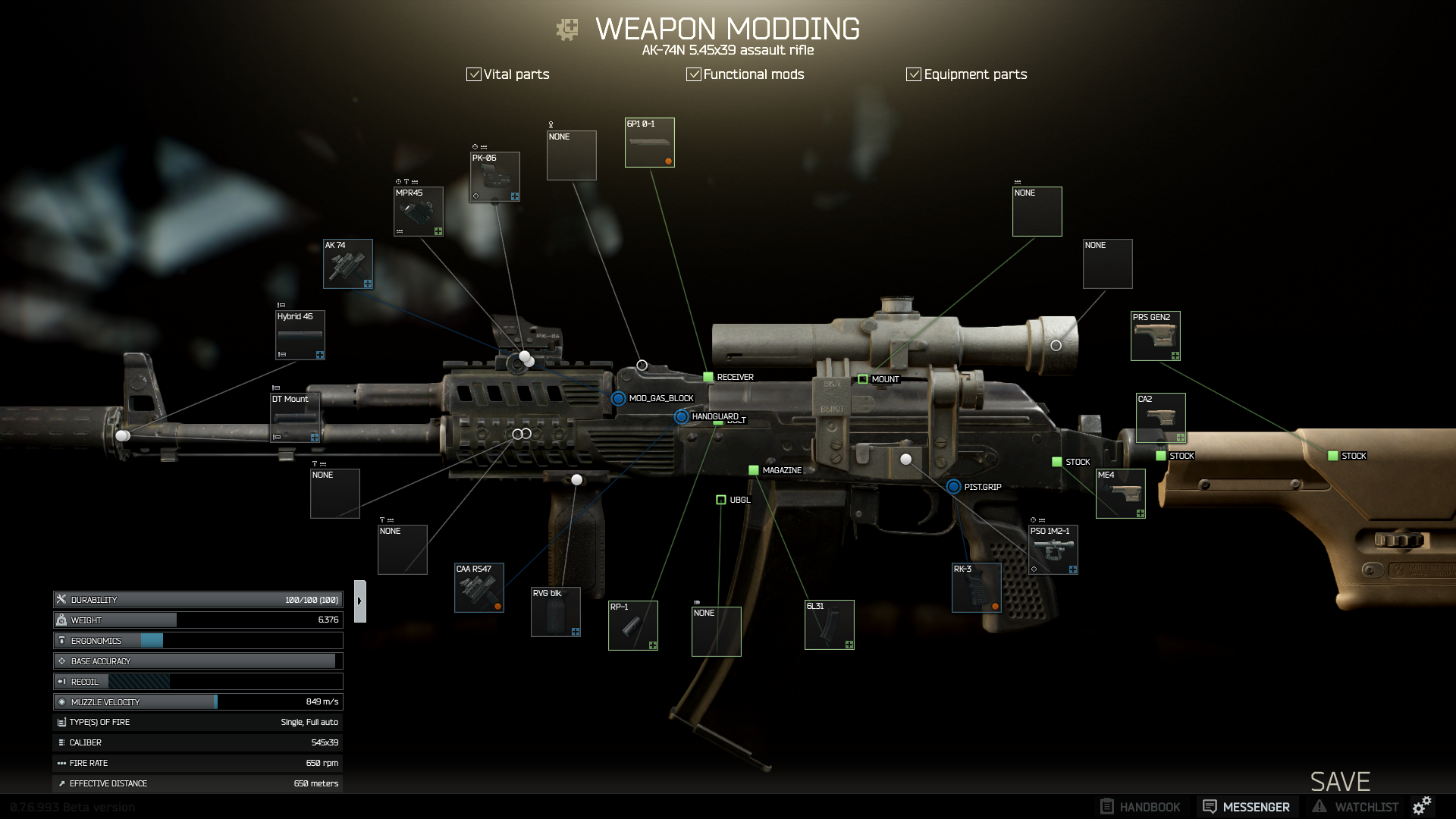The height and width of the screenshot is (819, 1456).
Task: Toggle the Functional mods checkbox
Action: (692, 74)
